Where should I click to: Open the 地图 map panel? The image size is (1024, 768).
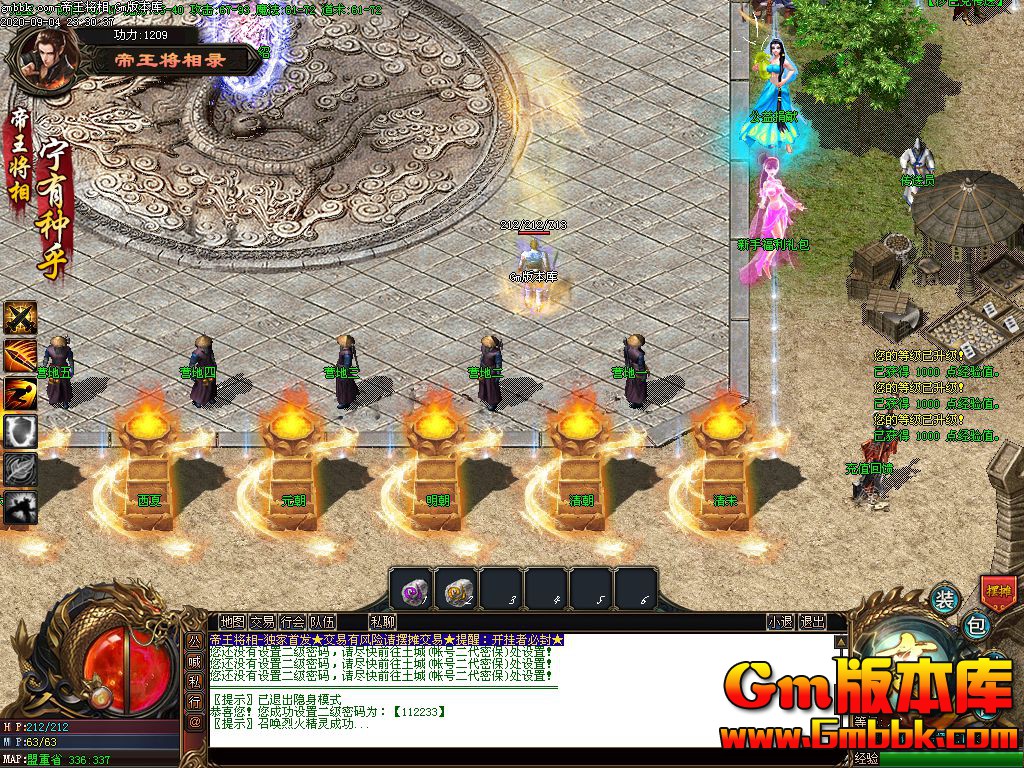232,622
